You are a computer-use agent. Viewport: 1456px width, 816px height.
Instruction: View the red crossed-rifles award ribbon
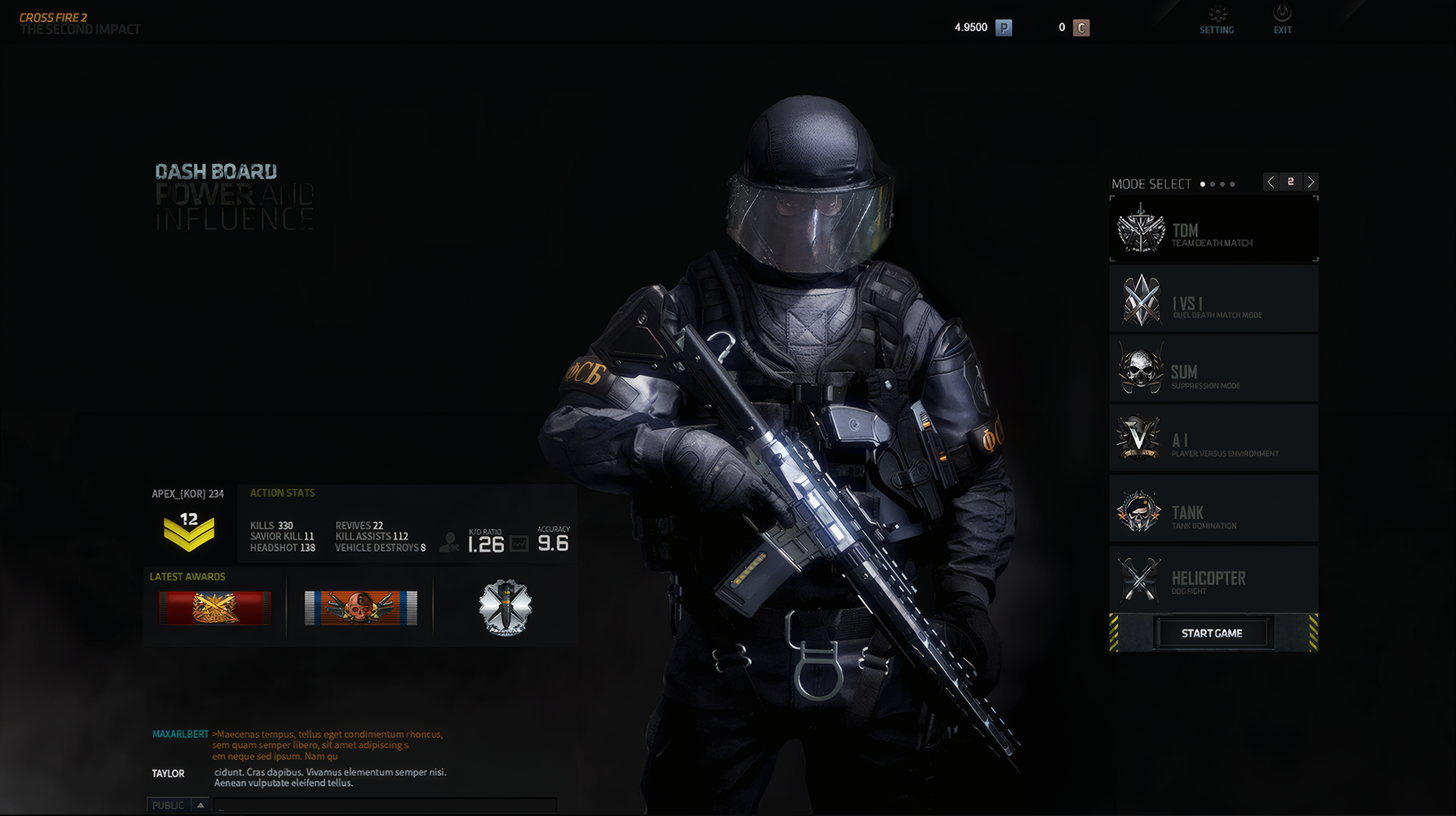[x=215, y=607]
